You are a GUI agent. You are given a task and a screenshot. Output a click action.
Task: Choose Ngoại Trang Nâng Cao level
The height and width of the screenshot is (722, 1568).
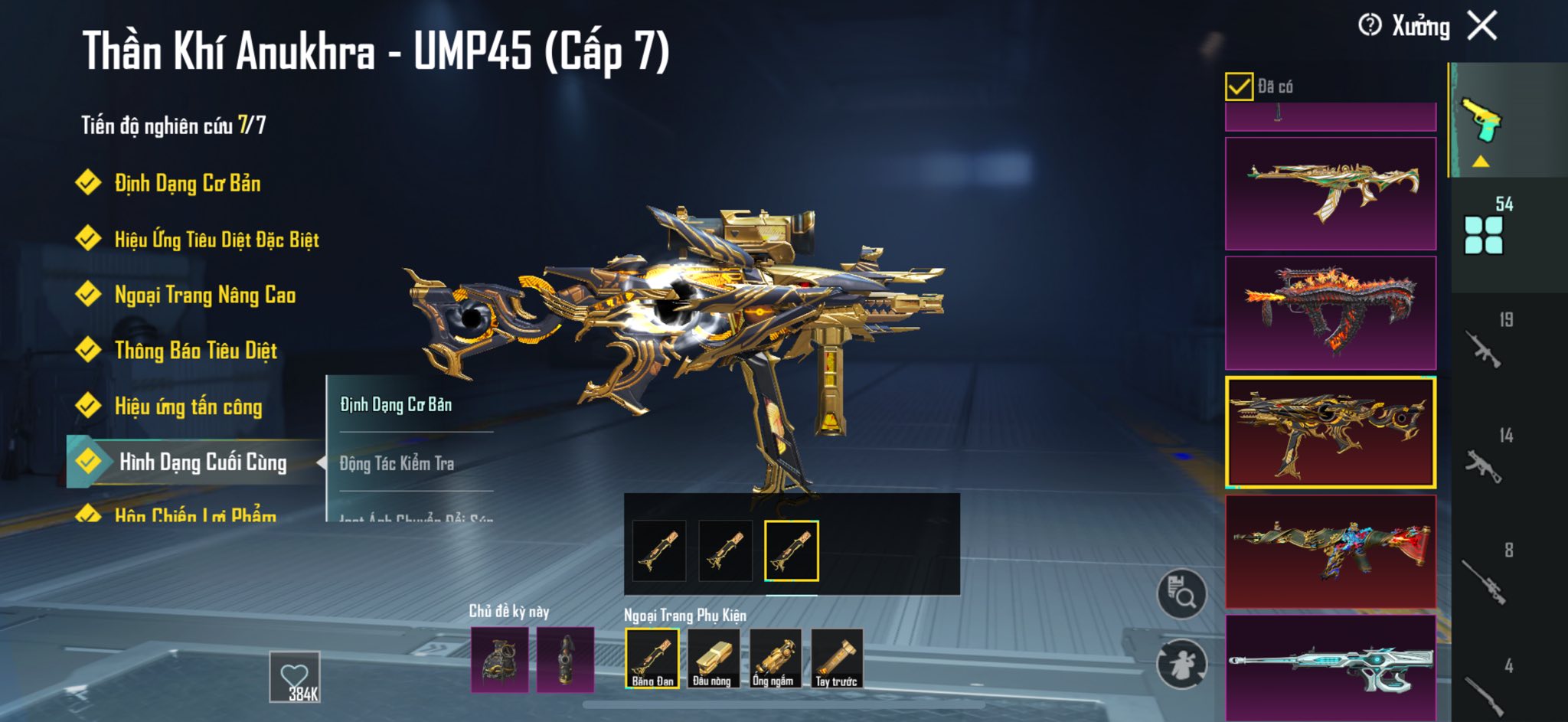click(204, 296)
